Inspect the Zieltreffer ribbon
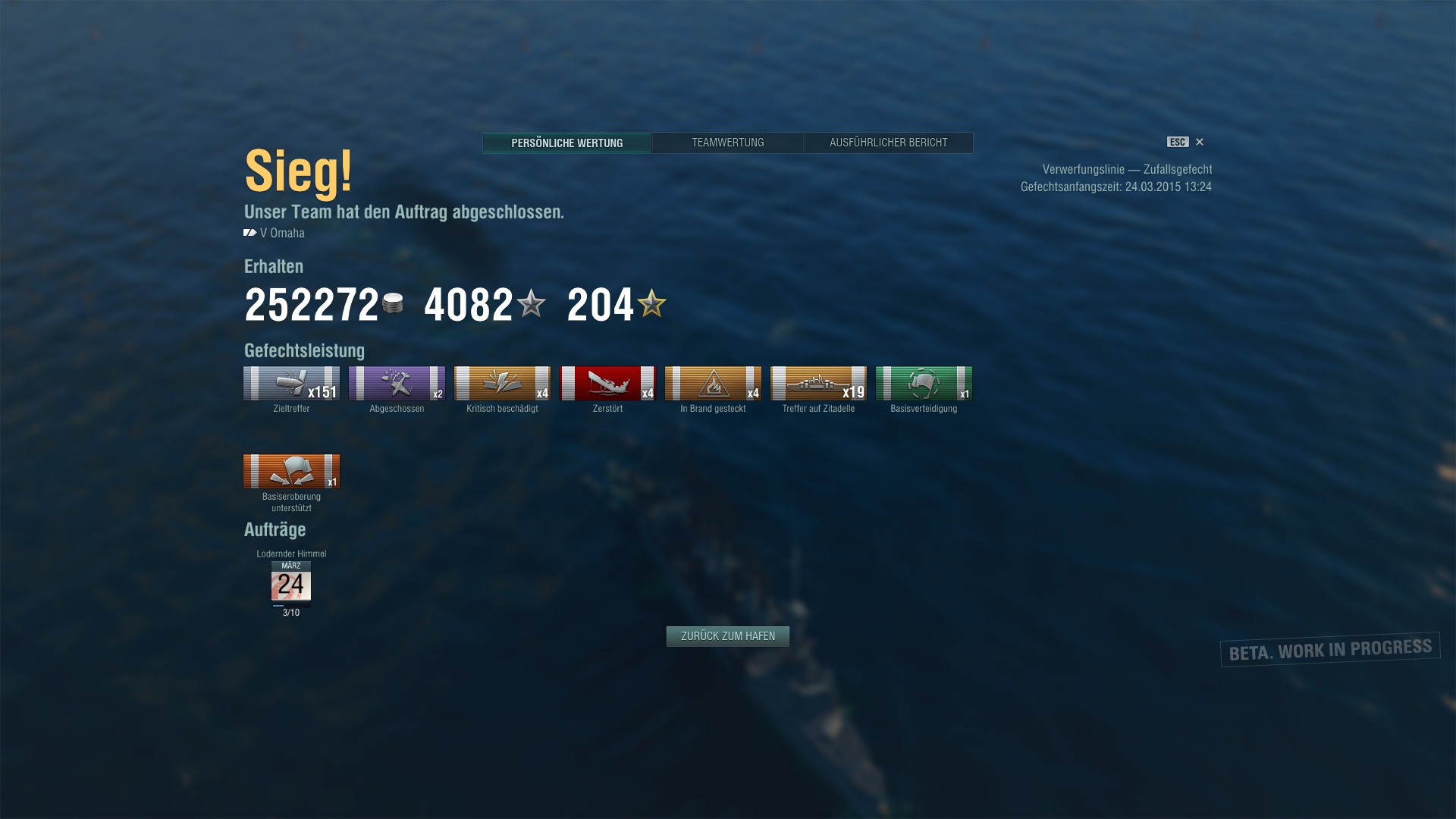Viewport: 1456px width, 819px height. click(x=291, y=384)
